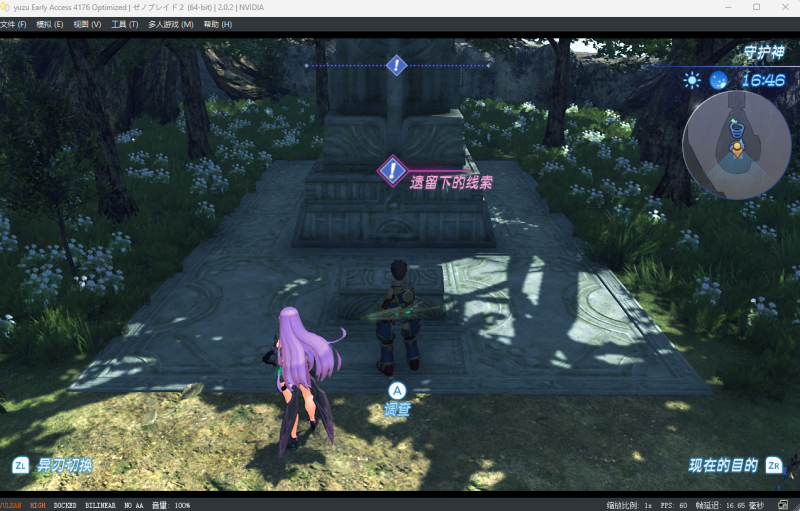800x511 pixels.
Task: Toggle the DOCKED mode status button
Action: 65,505
